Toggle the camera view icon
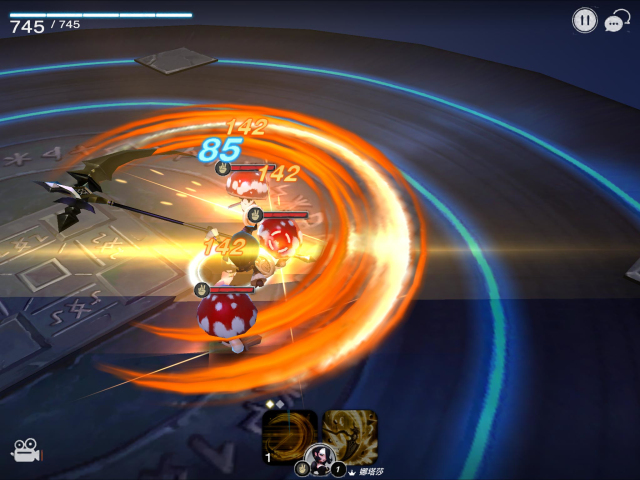This screenshot has height=480, width=640. tap(24, 451)
